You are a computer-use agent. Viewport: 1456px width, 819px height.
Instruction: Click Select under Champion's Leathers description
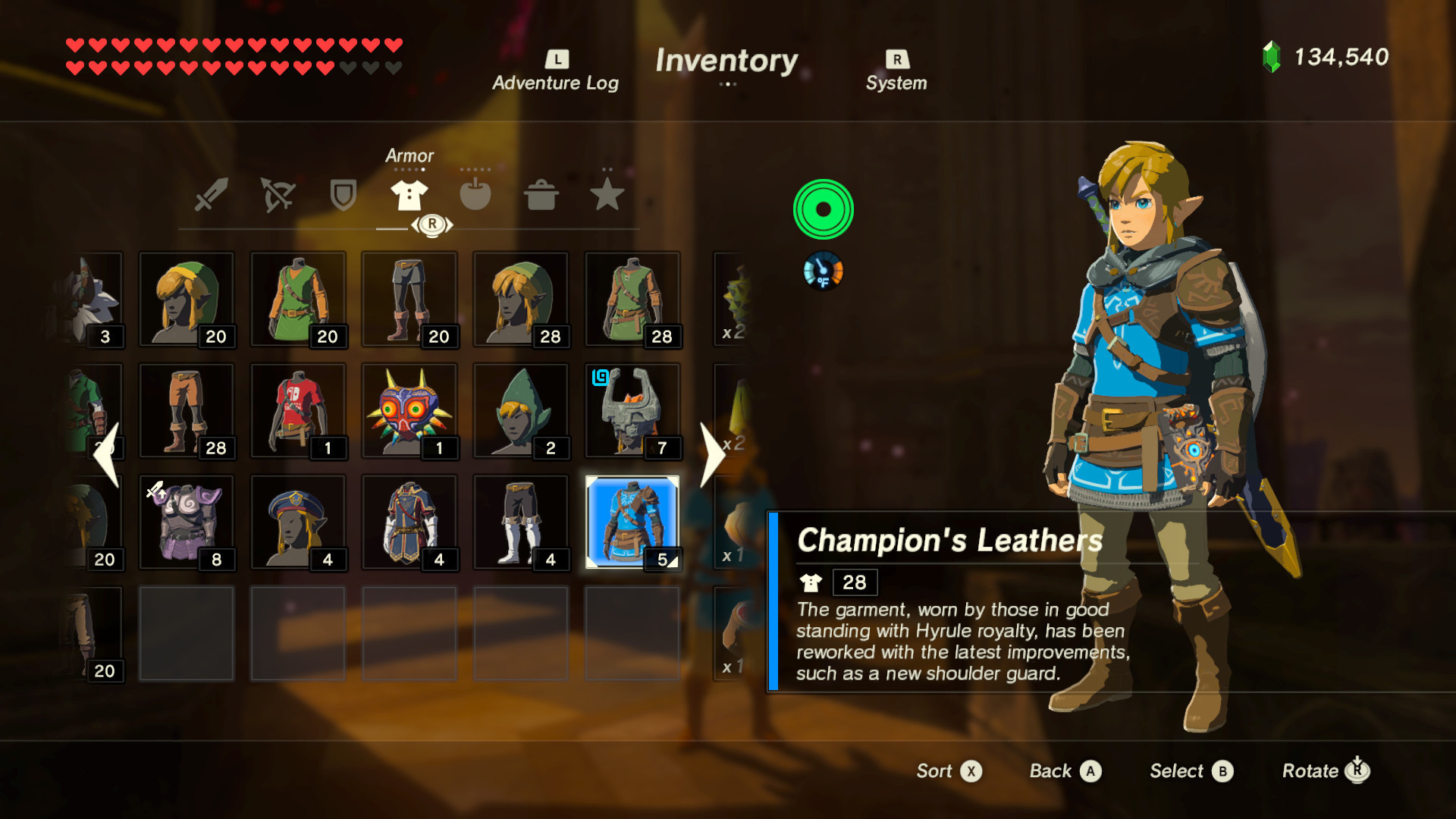1190,770
